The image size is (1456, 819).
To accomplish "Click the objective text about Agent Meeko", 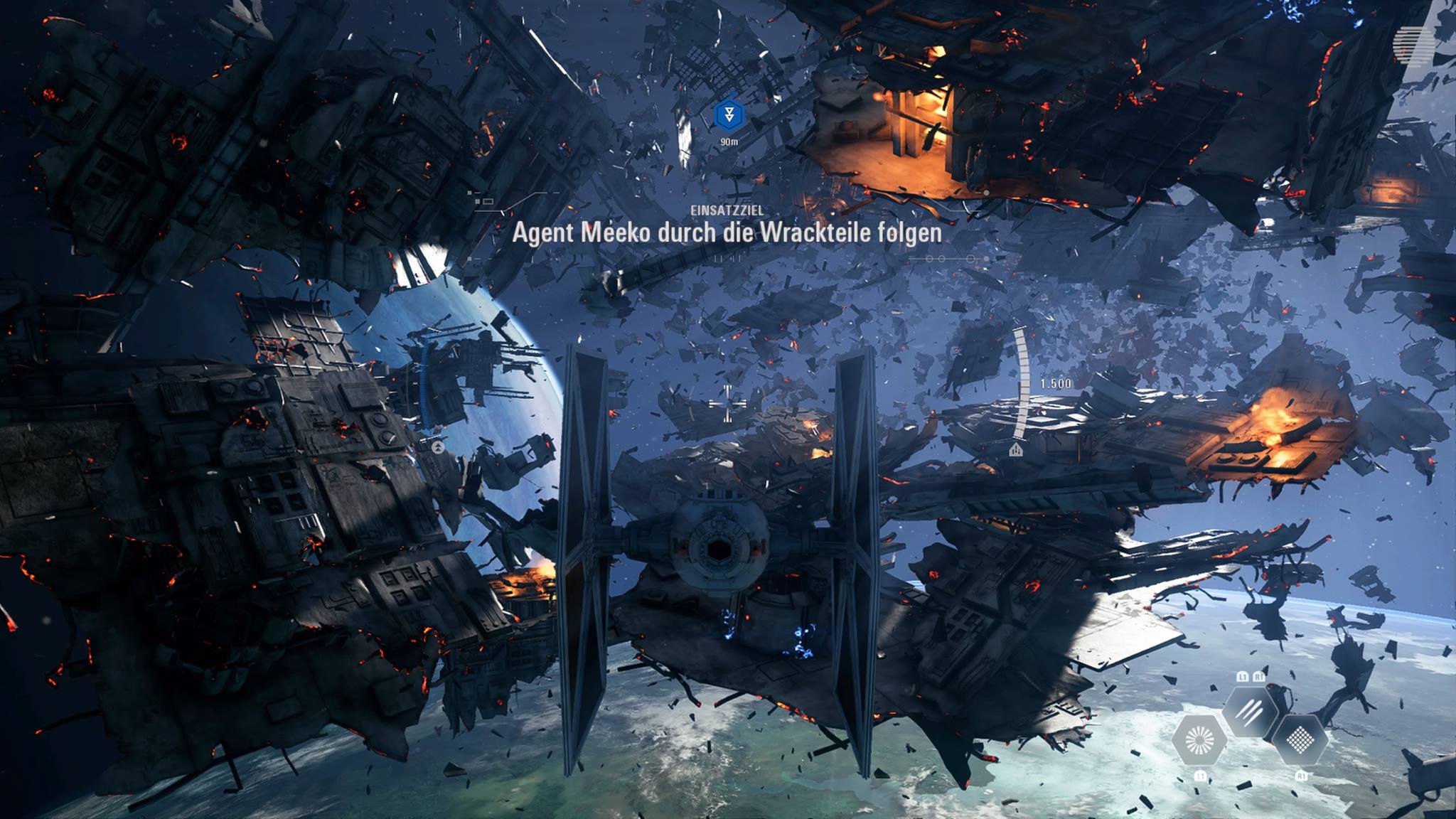I will (x=727, y=233).
